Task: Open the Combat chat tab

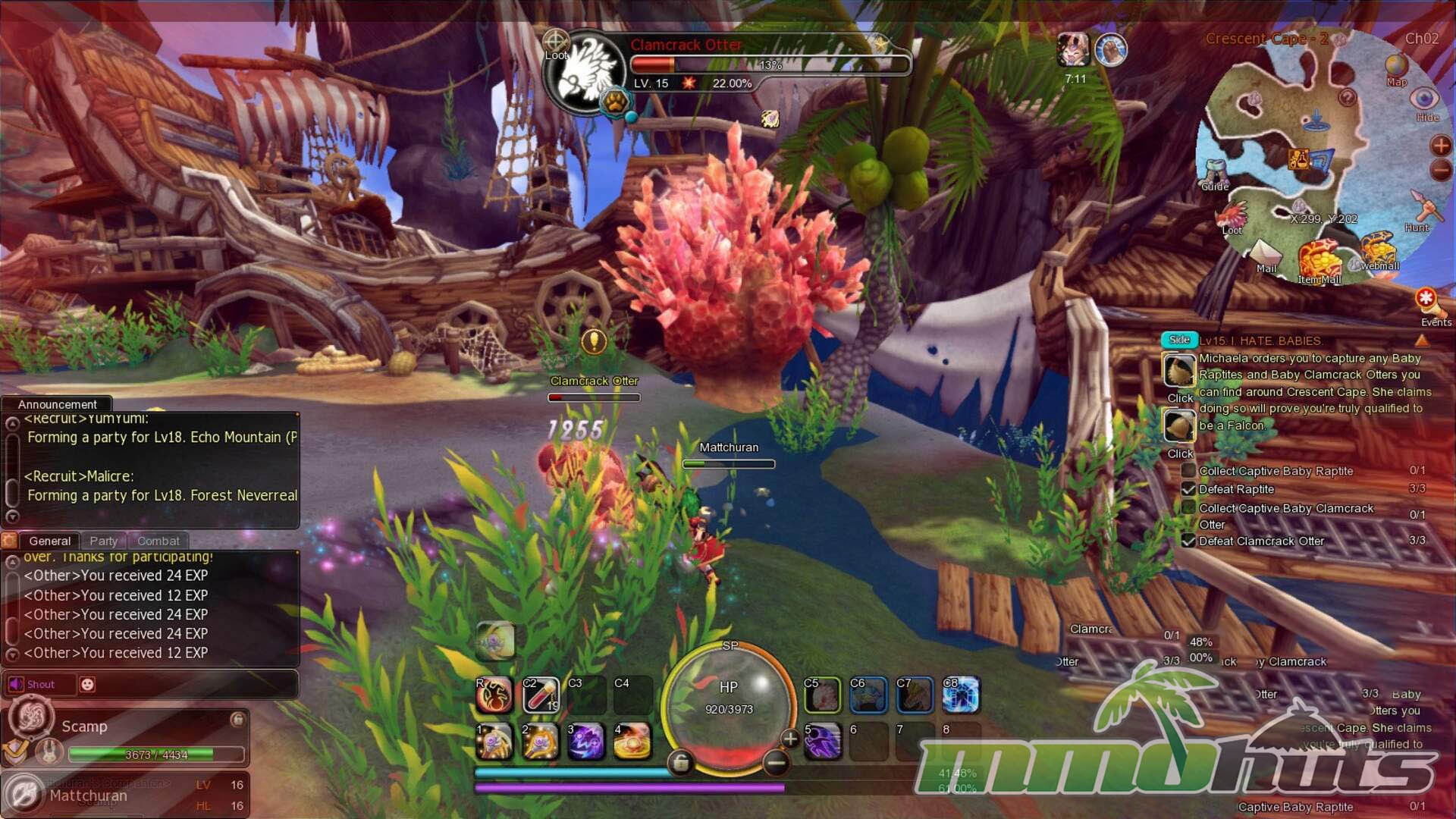Action: (158, 541)
